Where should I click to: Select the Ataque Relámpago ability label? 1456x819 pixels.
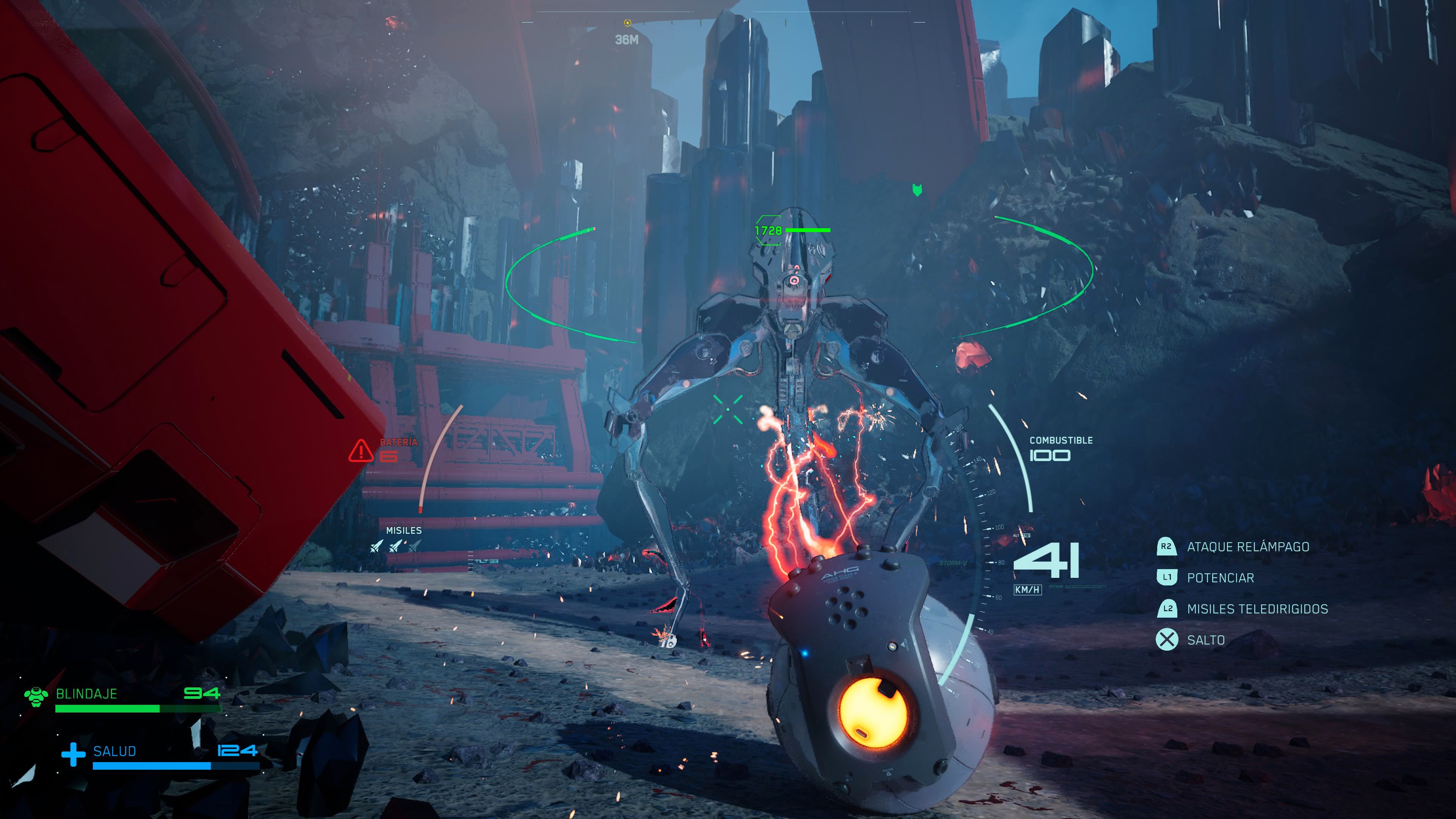(1247, 546)
